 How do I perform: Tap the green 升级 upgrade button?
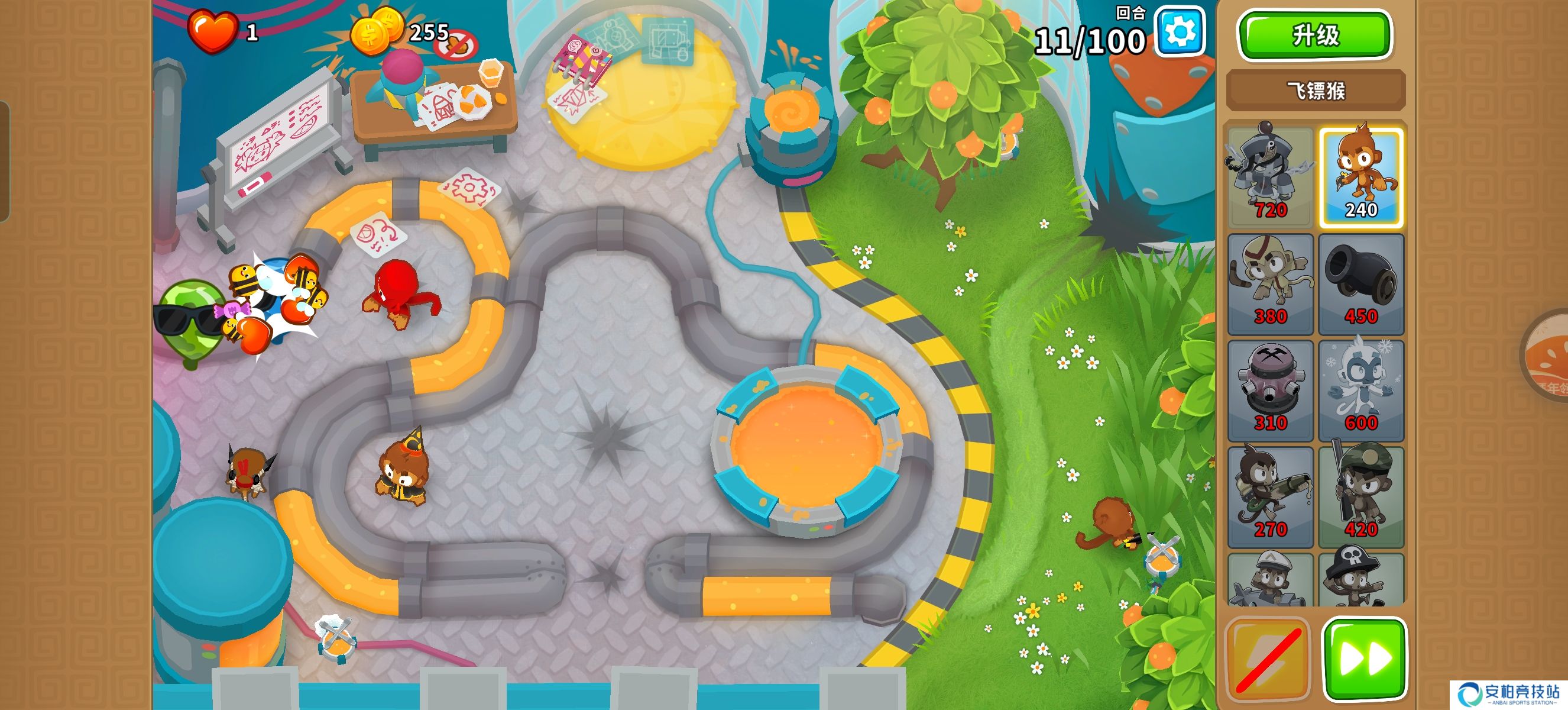click(1315, 35)
